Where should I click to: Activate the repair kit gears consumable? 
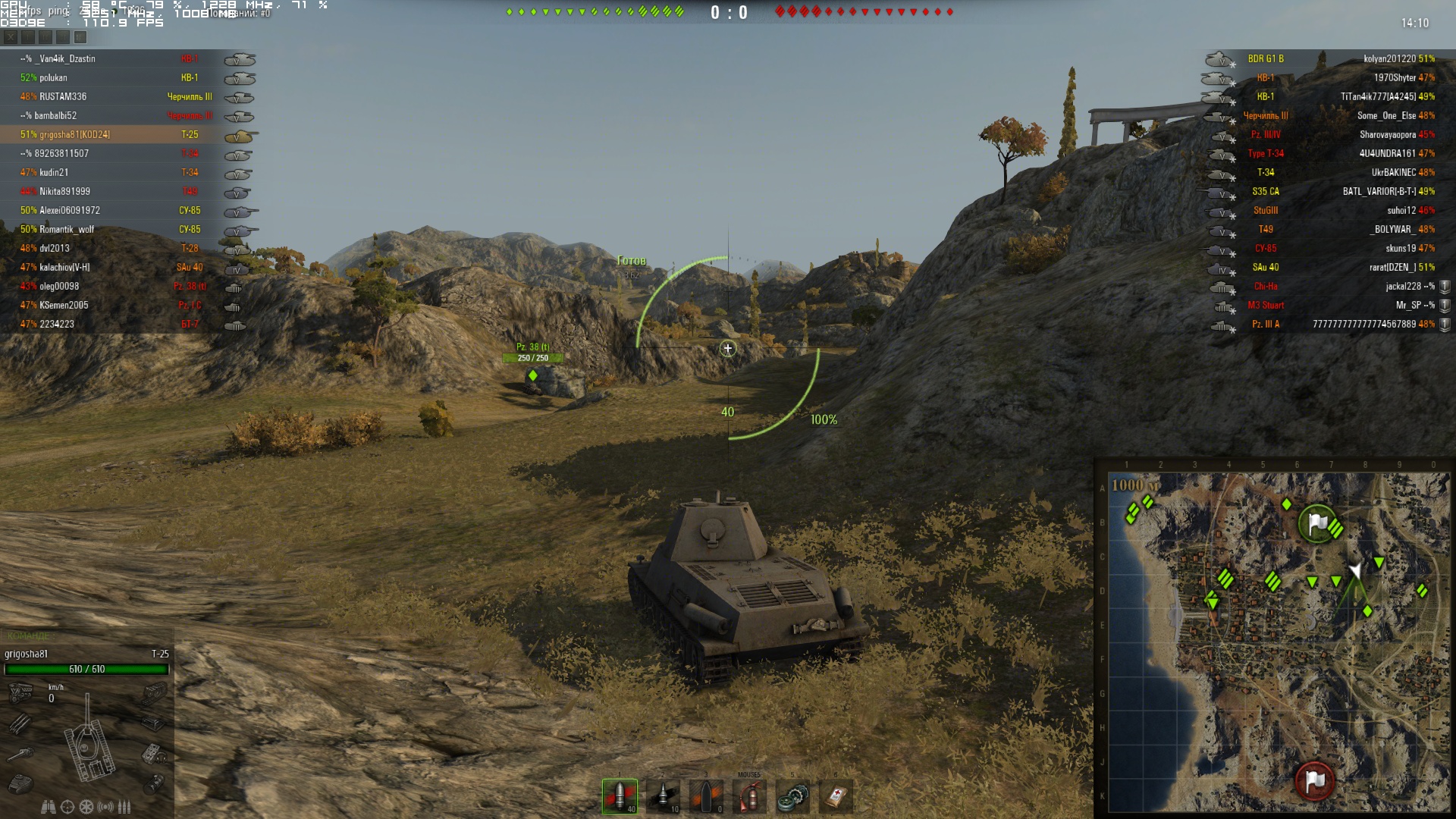792,796
